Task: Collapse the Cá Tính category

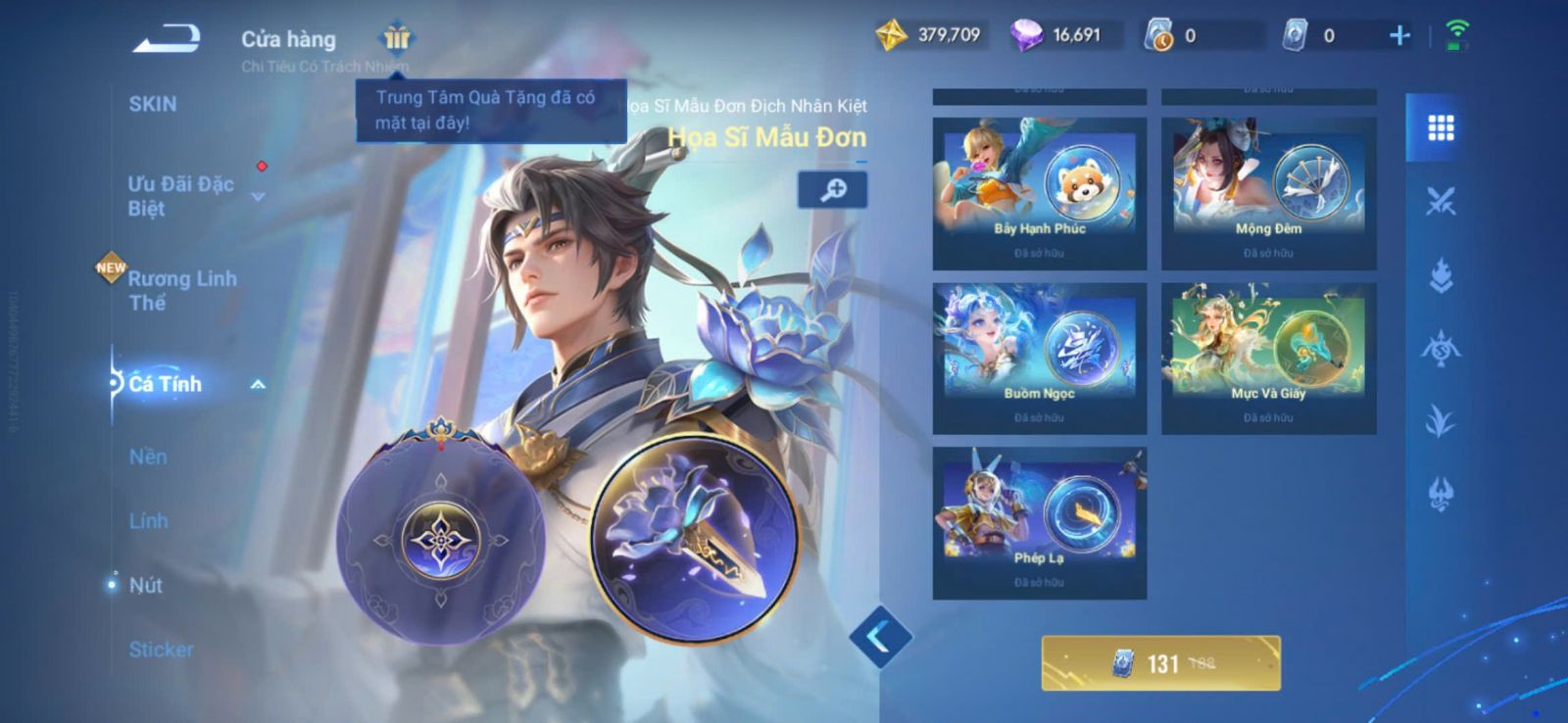Action: (258, 385)
